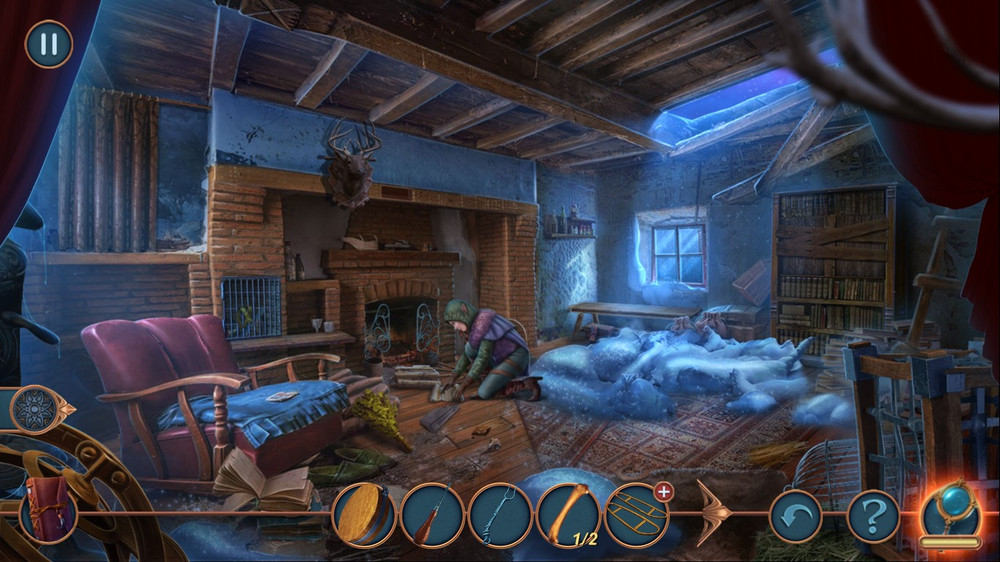
Task: Select the awl tool with red handle
Action: (x=431, y=516)
